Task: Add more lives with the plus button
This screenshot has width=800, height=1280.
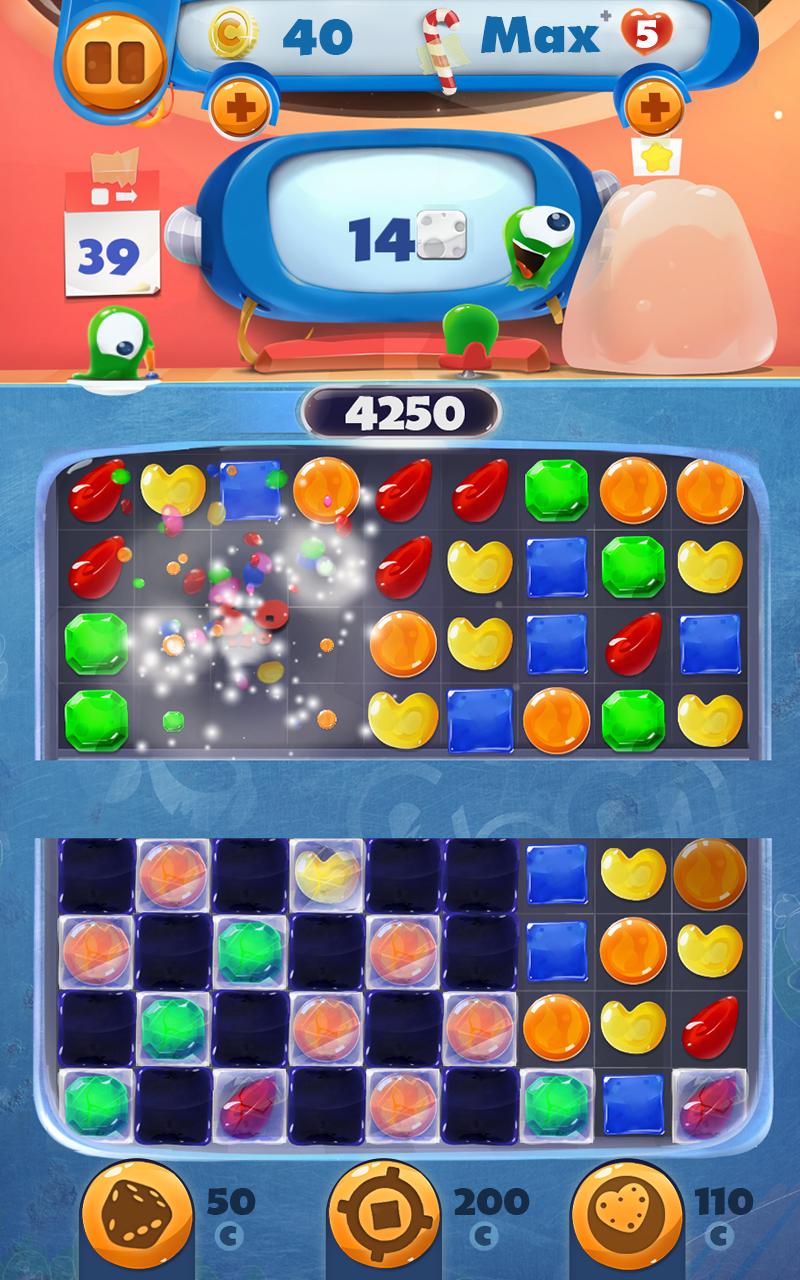Action: pyautogui.click(x=652, y=106)
